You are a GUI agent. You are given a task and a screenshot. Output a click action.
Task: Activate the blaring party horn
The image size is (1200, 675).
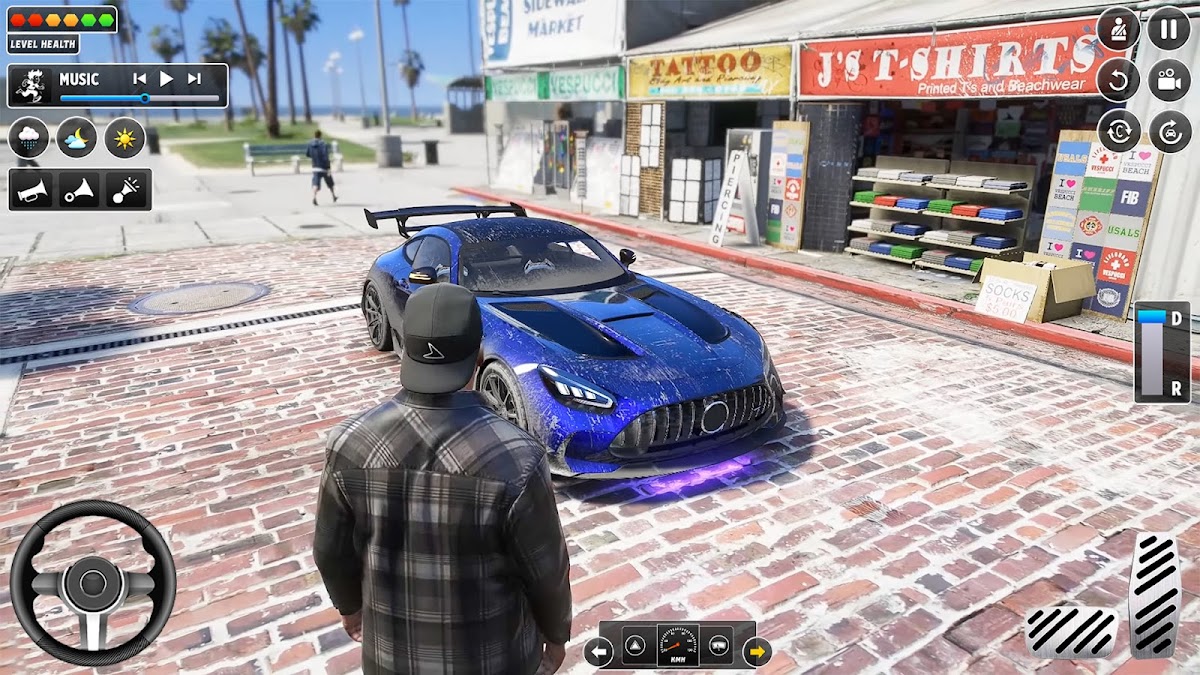click(x=127, y=190)
